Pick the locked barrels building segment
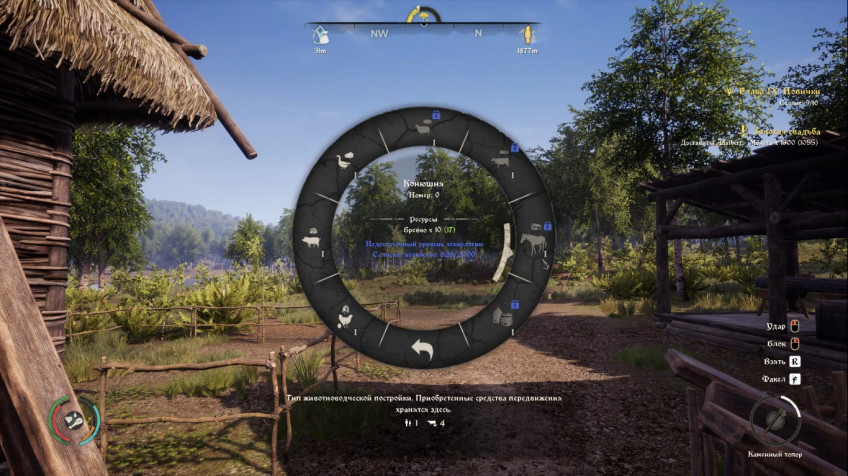The width and height of the screenshot is (848, 476). [x=502, y=317]
